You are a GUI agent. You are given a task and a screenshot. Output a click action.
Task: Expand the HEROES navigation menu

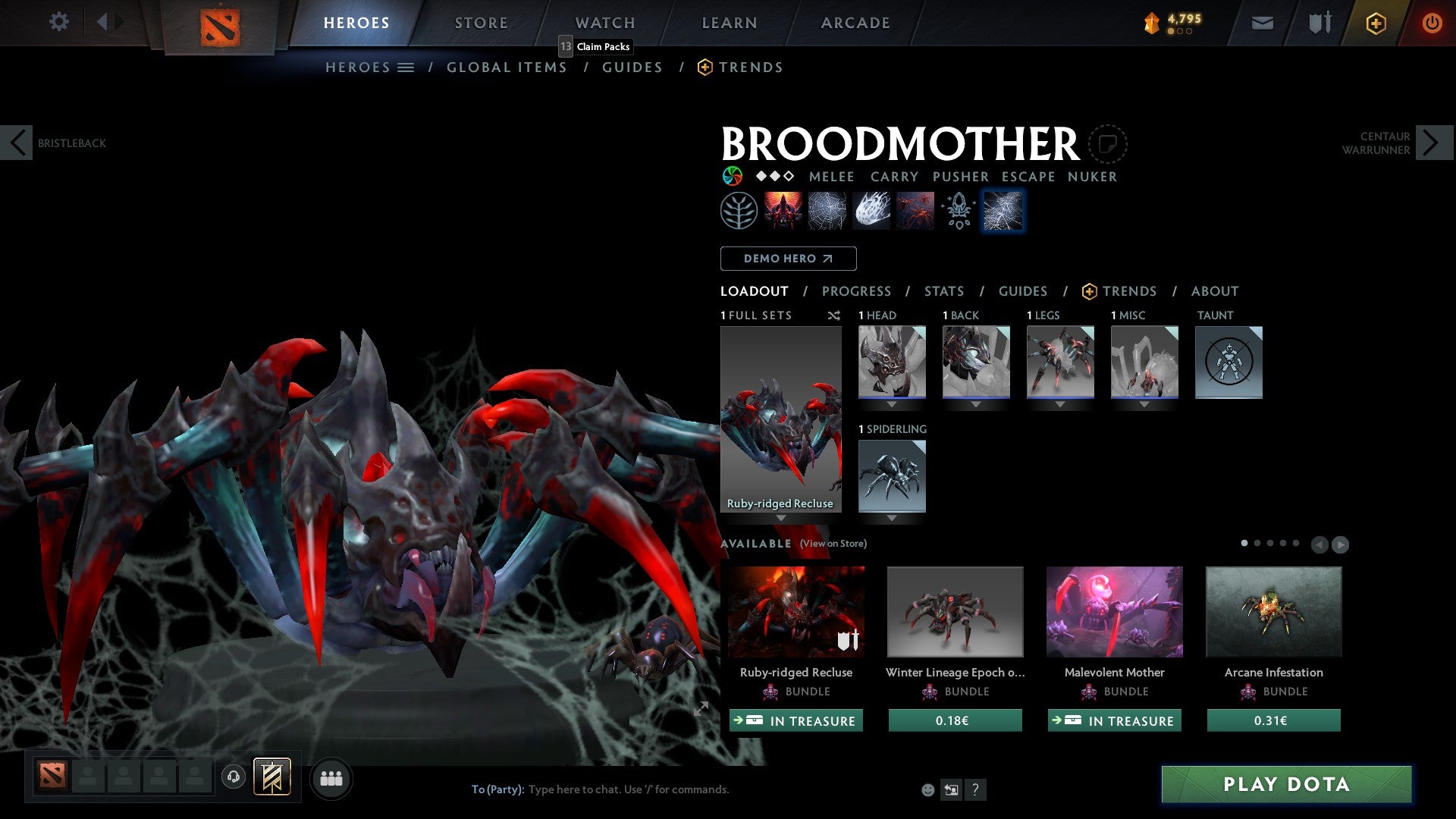pos(406,67)
